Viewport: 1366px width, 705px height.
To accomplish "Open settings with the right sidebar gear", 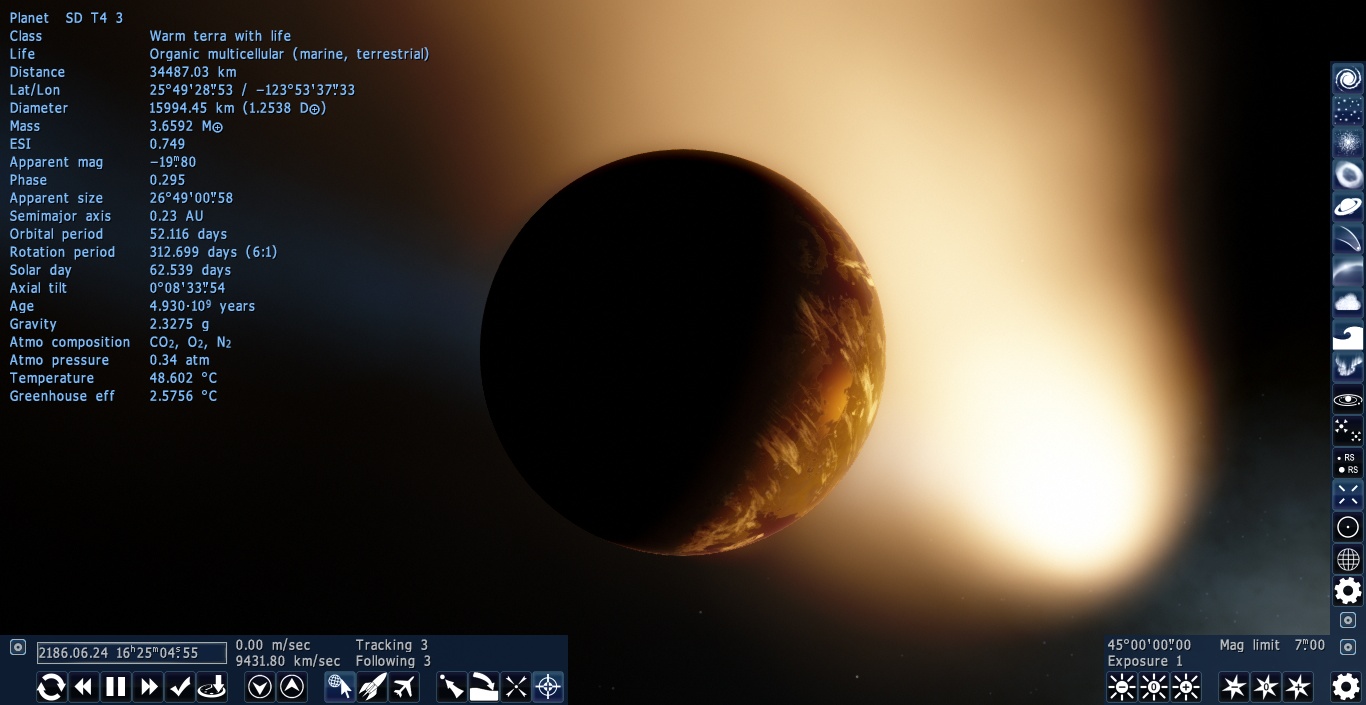I will tap(1348, 591).
